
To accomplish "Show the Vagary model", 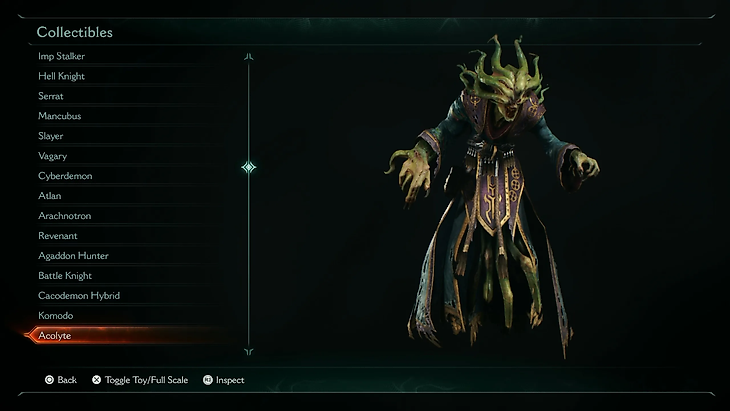I will pos(53,156).
